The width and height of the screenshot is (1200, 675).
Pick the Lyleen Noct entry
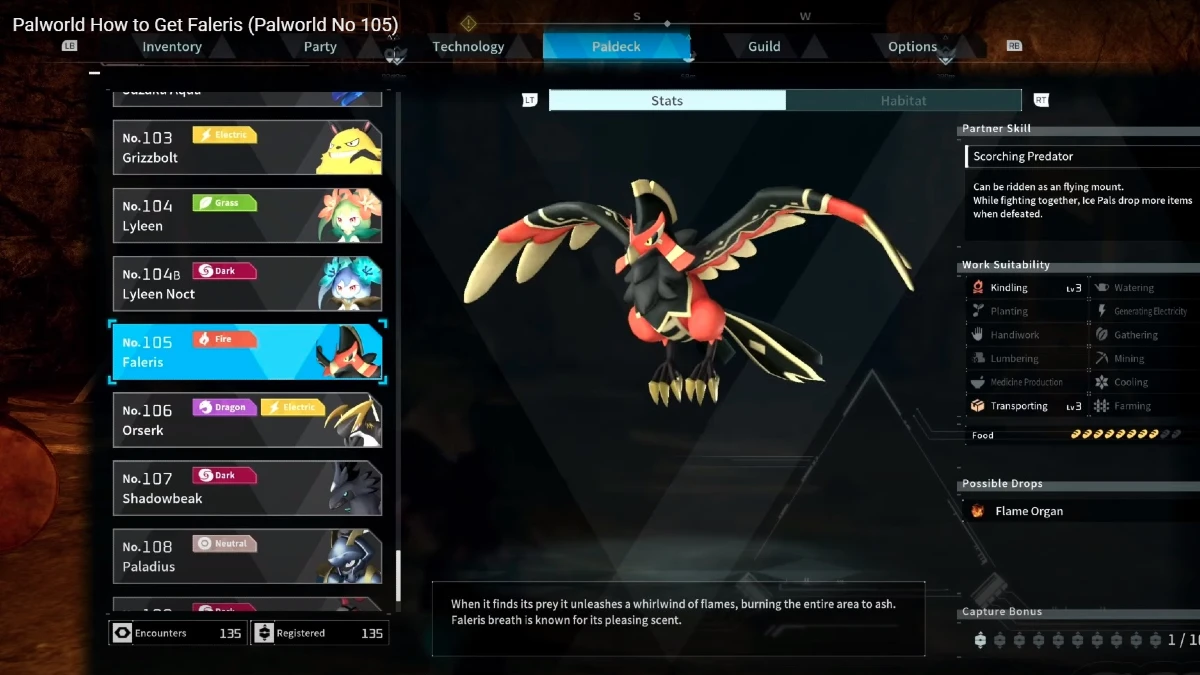[246, 283]
